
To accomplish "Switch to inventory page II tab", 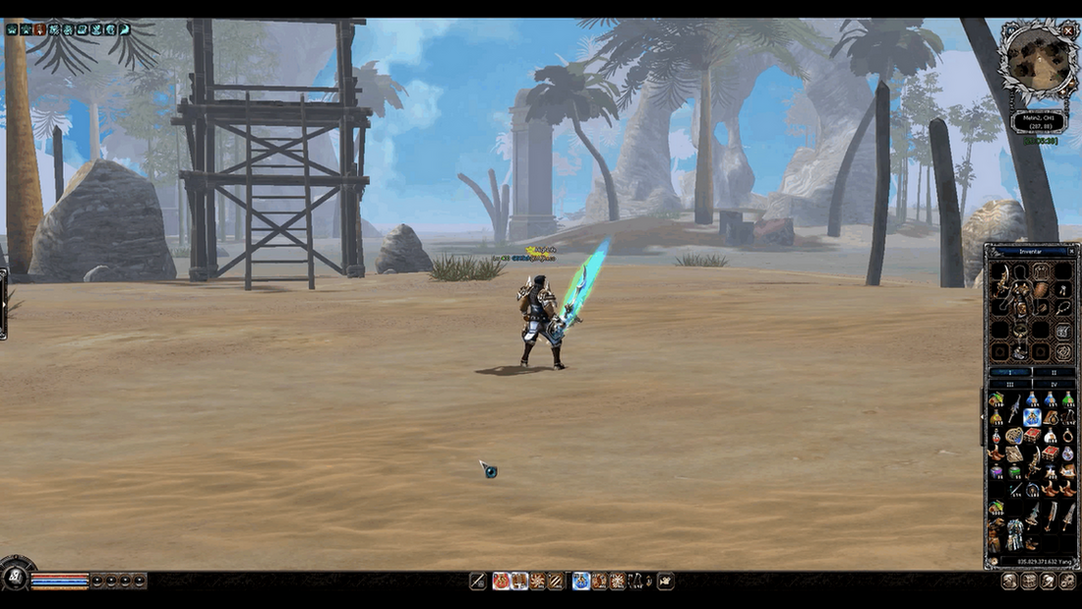I will tap(1053, 372).
